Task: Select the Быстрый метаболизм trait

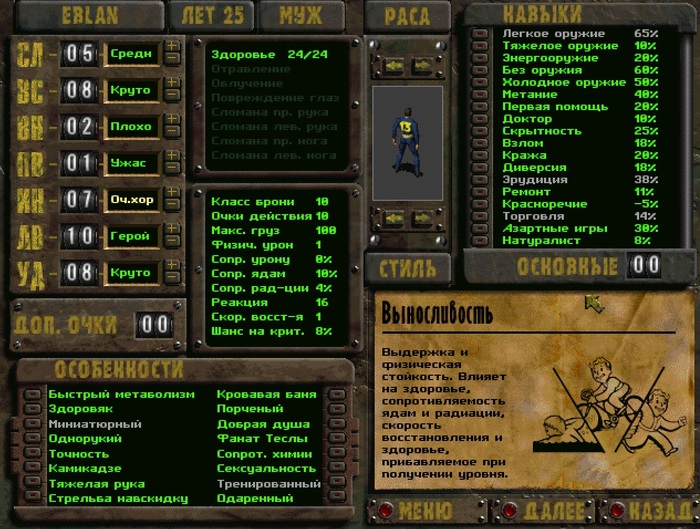Action: coord(33,394)
